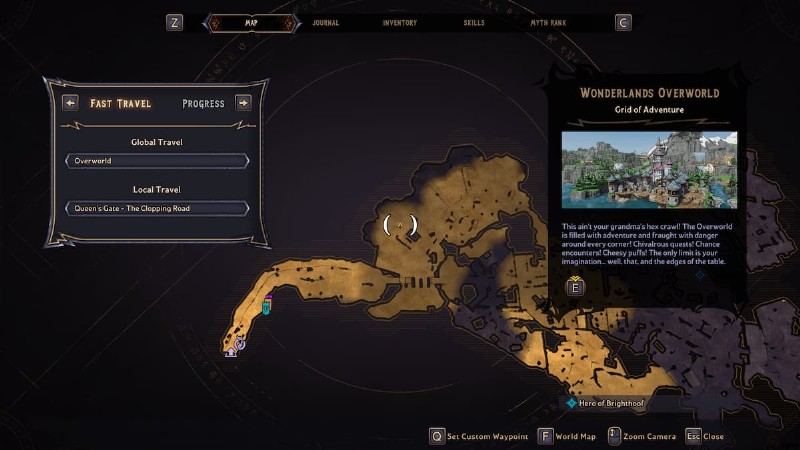Click the teal vending machine map marker
This screenshot has height=450, width=800.
tap(267, 306)
